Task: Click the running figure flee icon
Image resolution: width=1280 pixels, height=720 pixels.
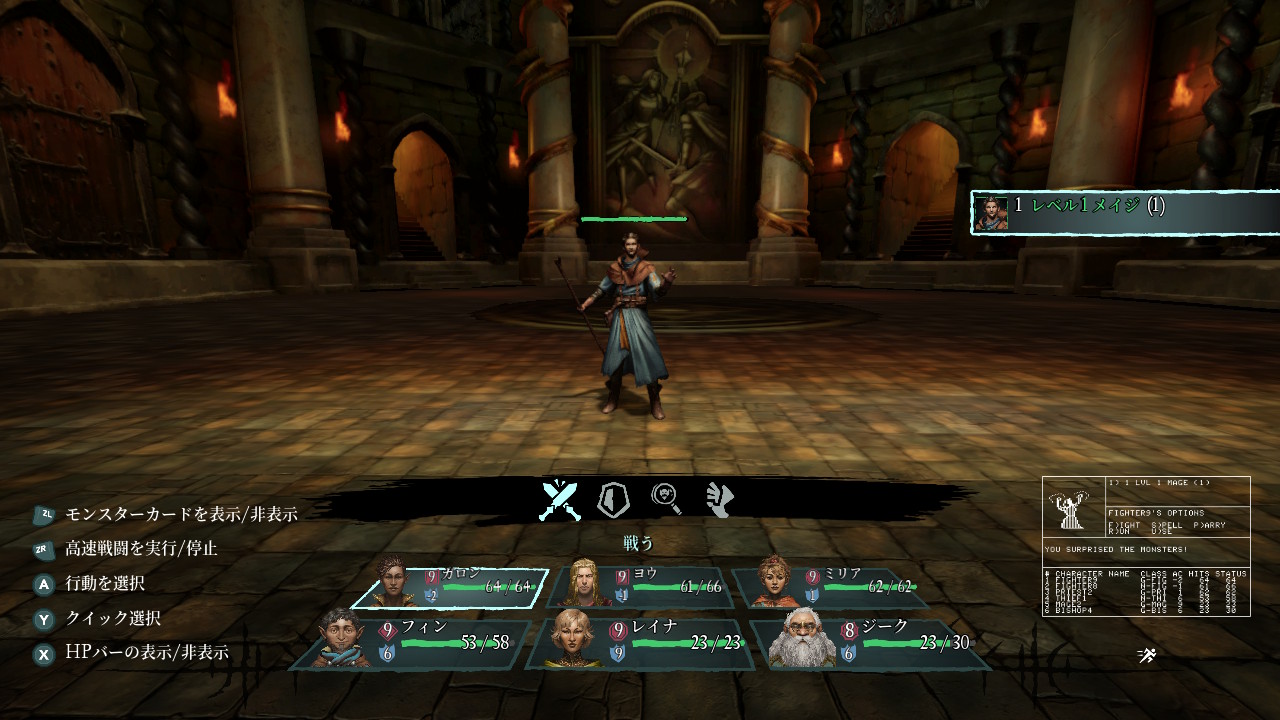Action: (x=1146, y=656)
